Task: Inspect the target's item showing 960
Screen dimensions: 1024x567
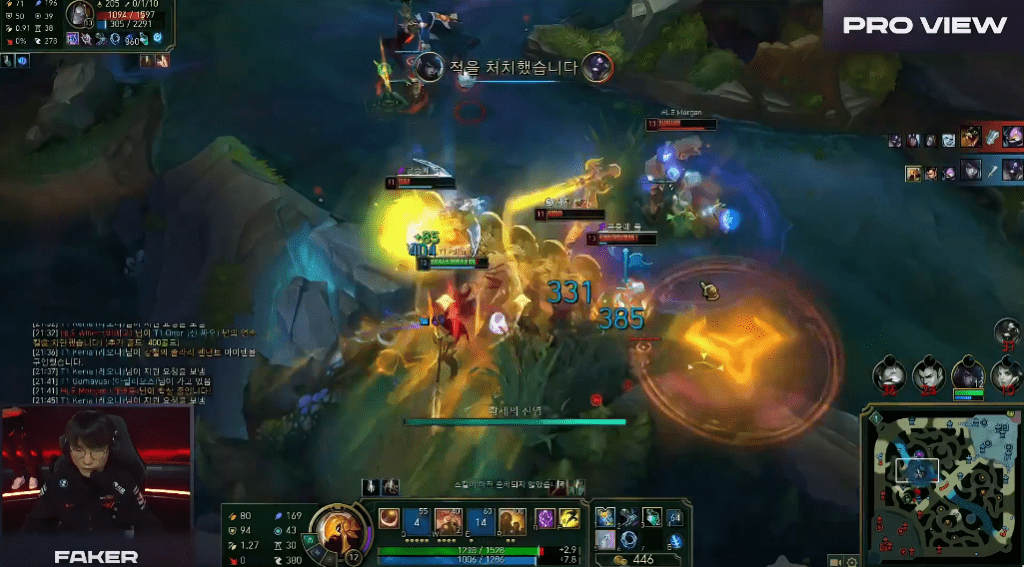Action: point(133,39)
